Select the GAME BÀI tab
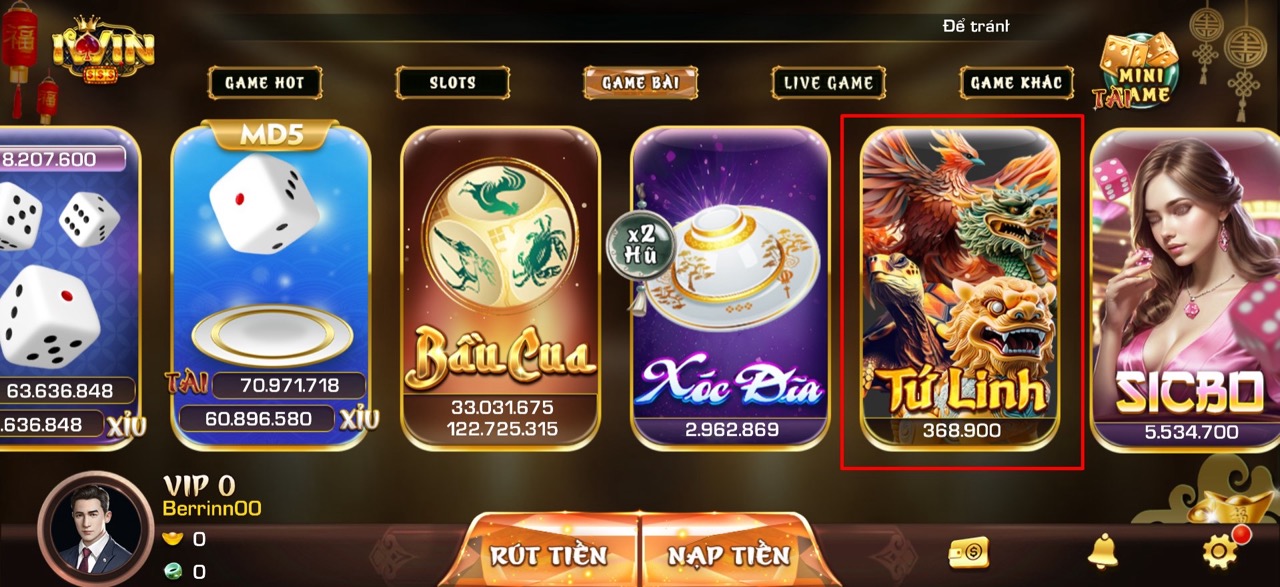Viewport: 1280px width, 587px height. coord(641,83)
